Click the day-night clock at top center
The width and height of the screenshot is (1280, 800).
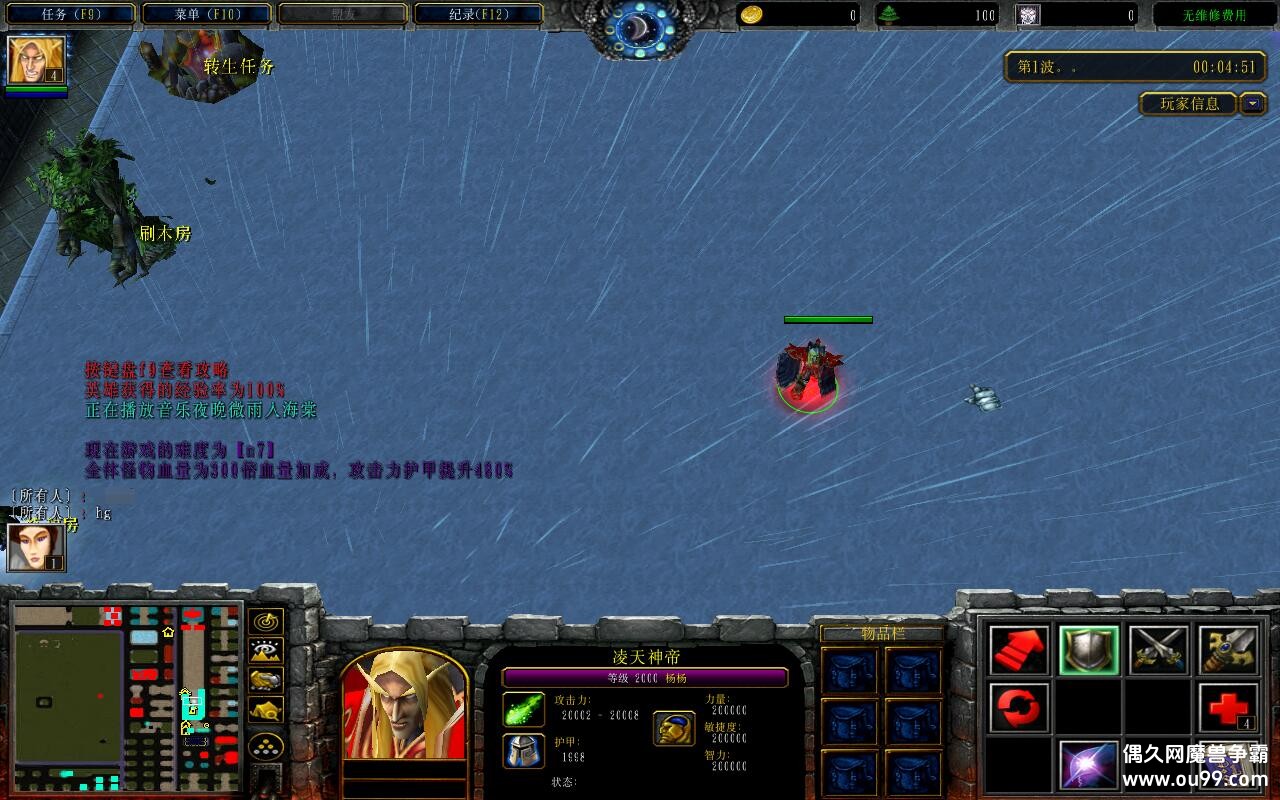tap(640, 30)
